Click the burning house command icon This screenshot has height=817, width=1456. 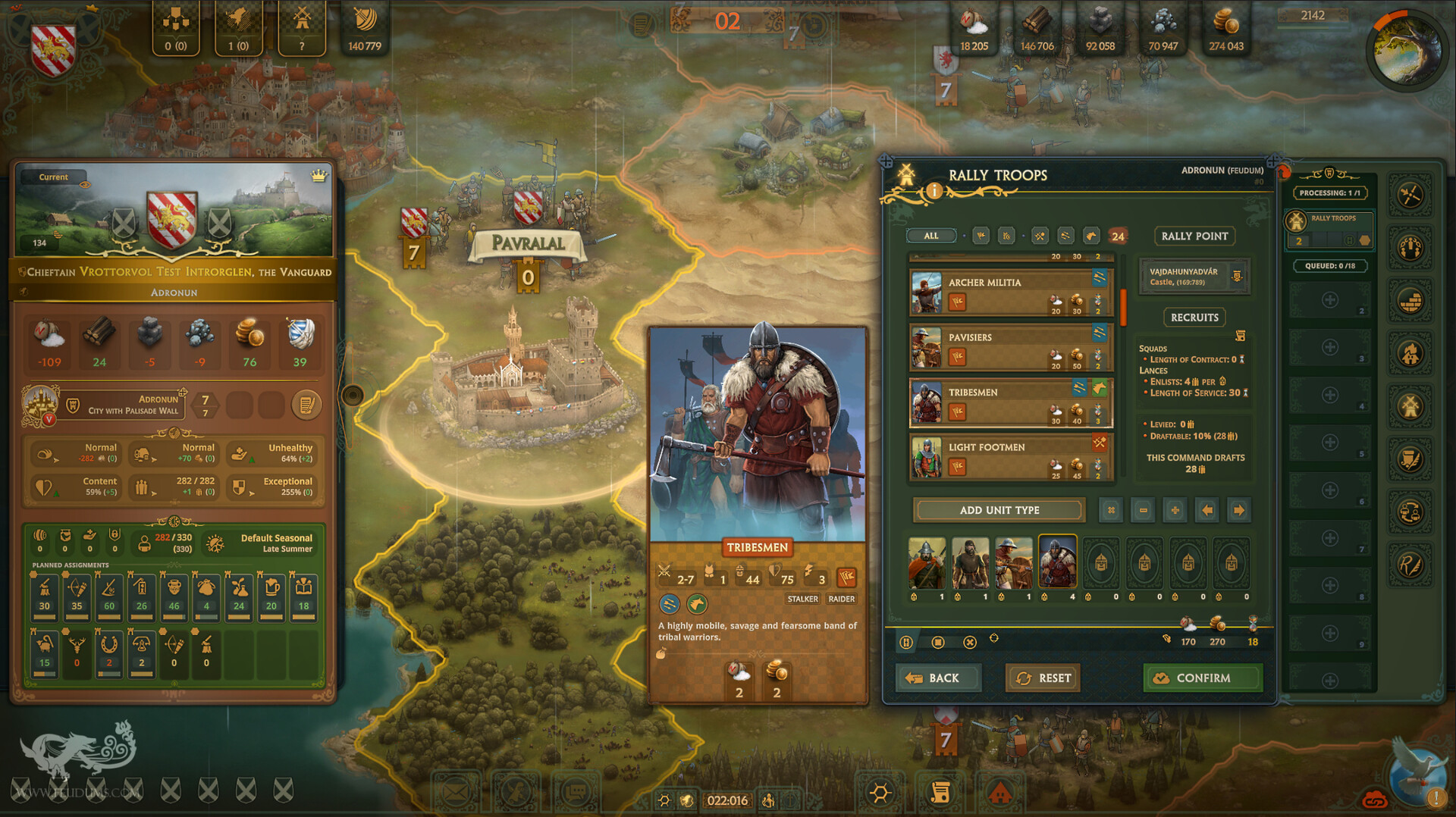pyautogui.click(x=1410, y=352)
